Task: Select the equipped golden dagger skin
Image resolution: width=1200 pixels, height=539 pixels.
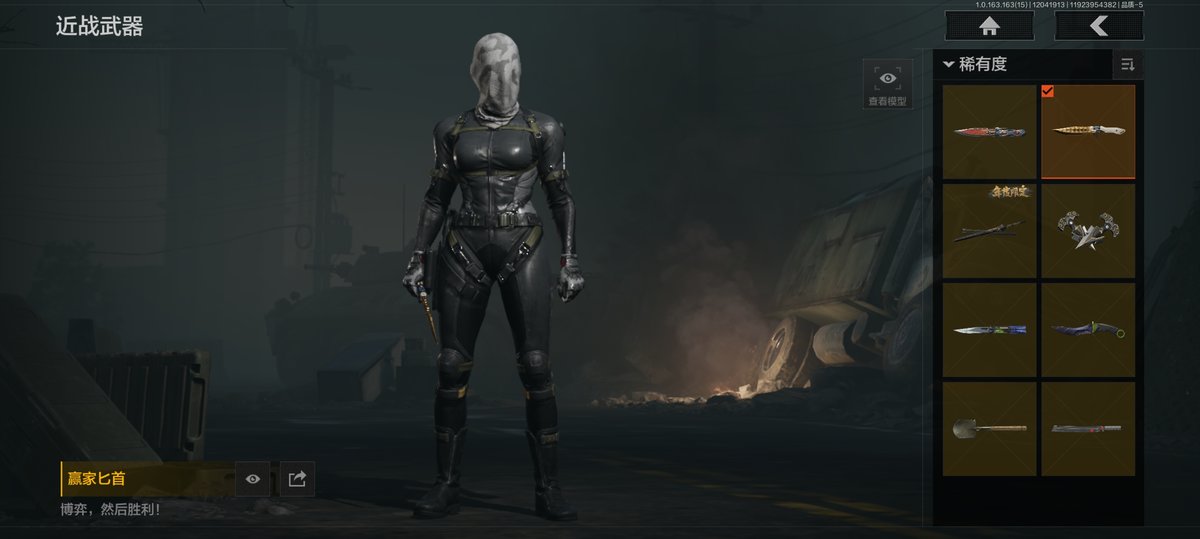Action: point(1088,132)
